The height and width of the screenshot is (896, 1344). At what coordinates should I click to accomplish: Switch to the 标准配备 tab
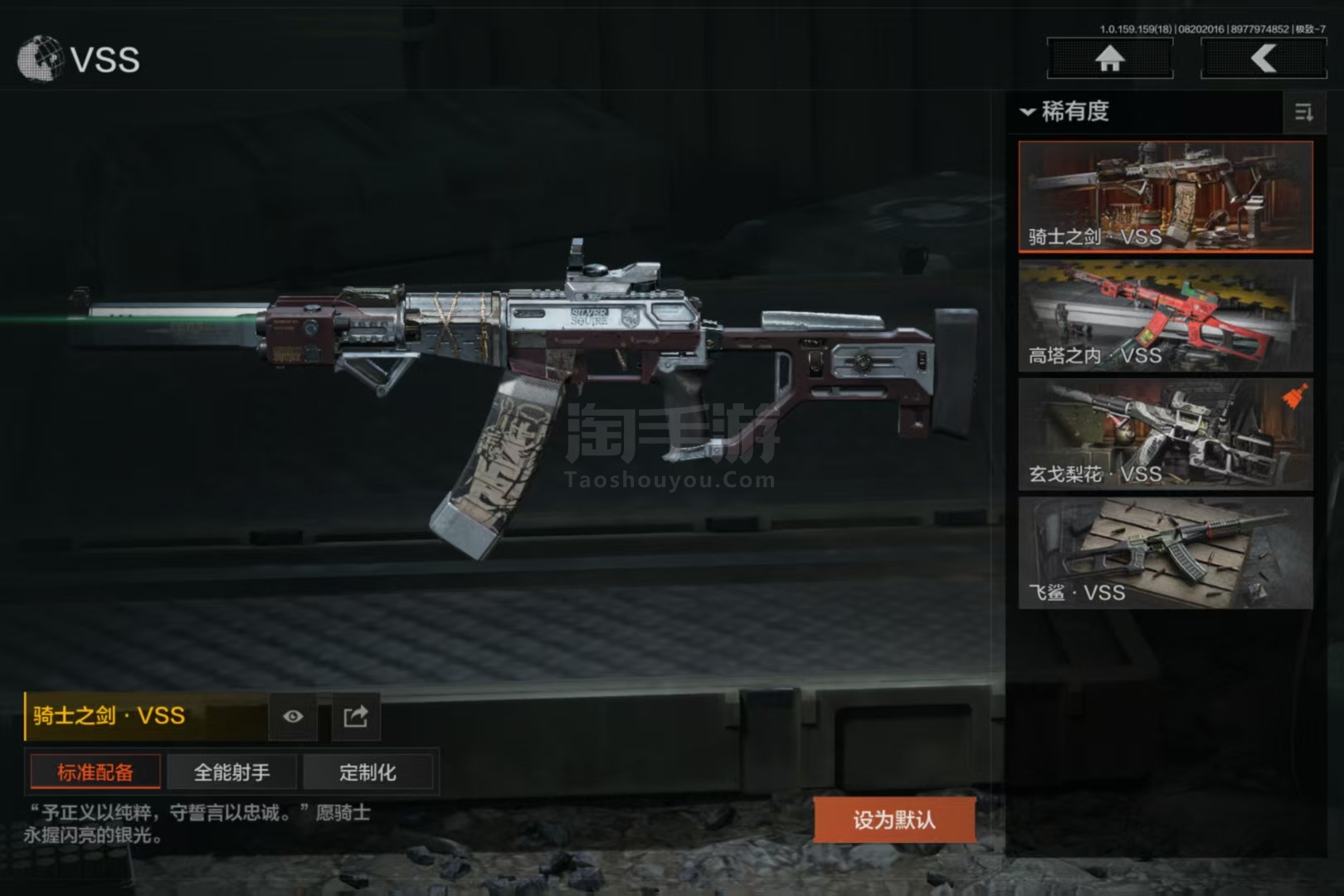95,772
